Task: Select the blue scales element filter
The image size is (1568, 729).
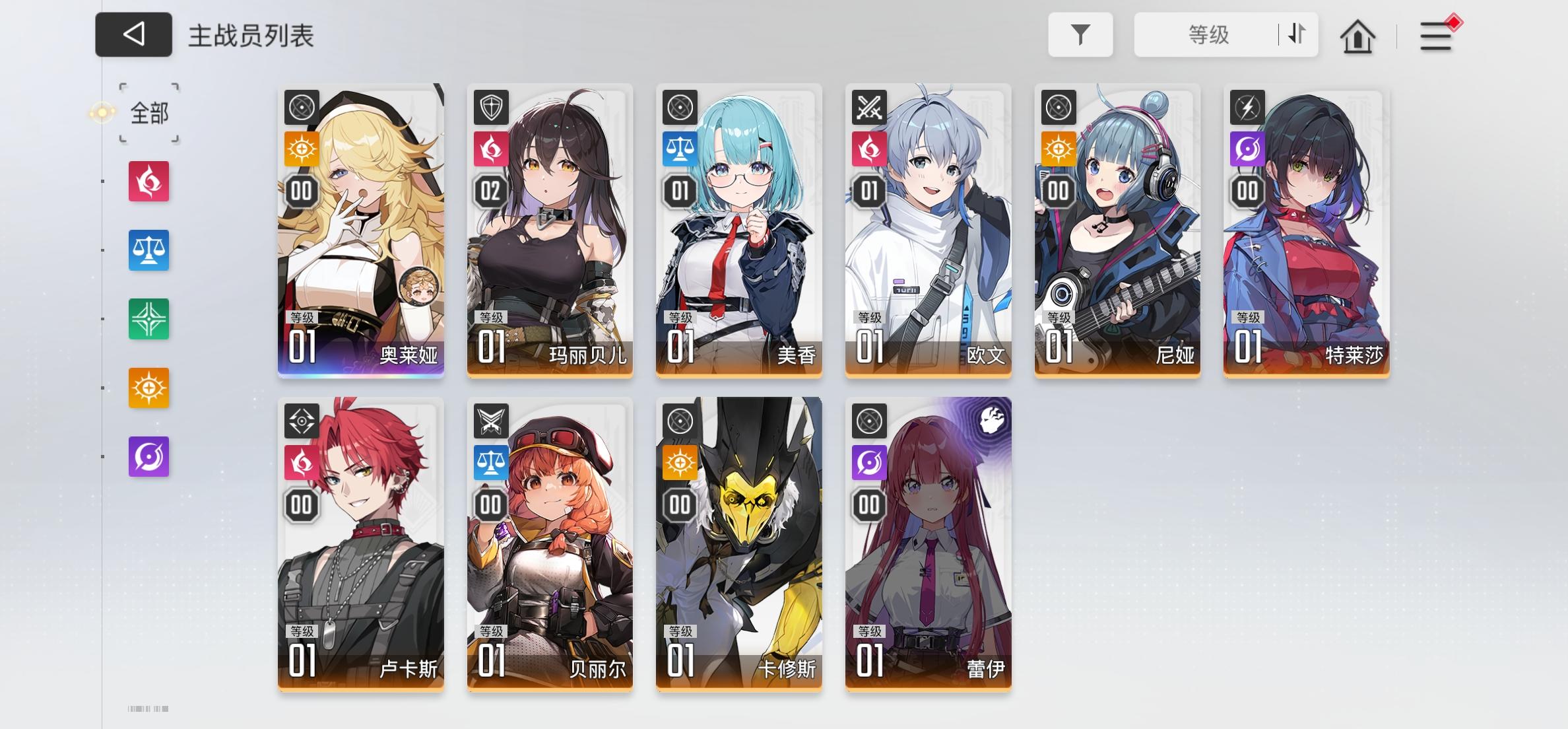Action: click(x=148, y=250)
